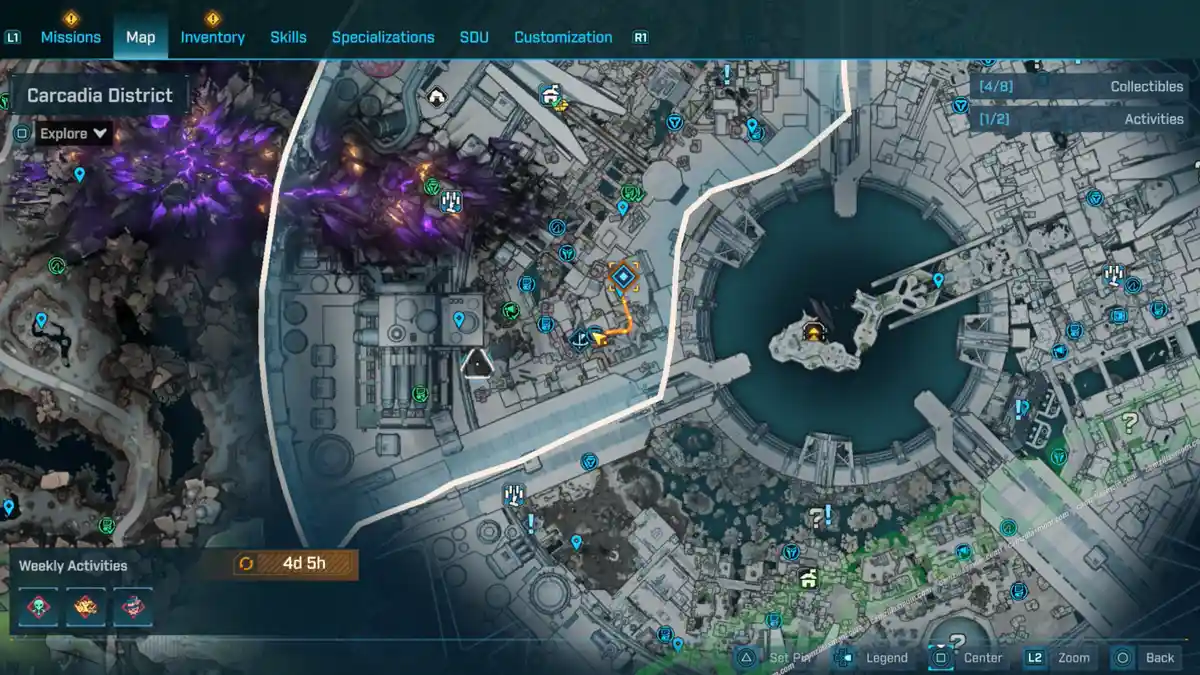The image size is (1200, 675).
Task: Open the skull weekly activity
Action: (39, 606)
